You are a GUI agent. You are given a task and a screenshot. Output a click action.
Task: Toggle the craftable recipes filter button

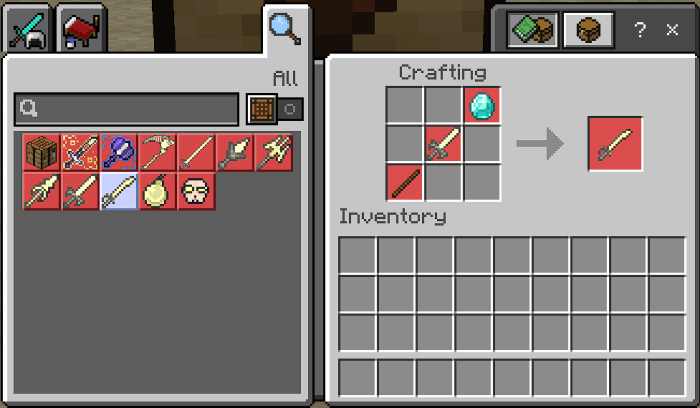tap(275, 109)
